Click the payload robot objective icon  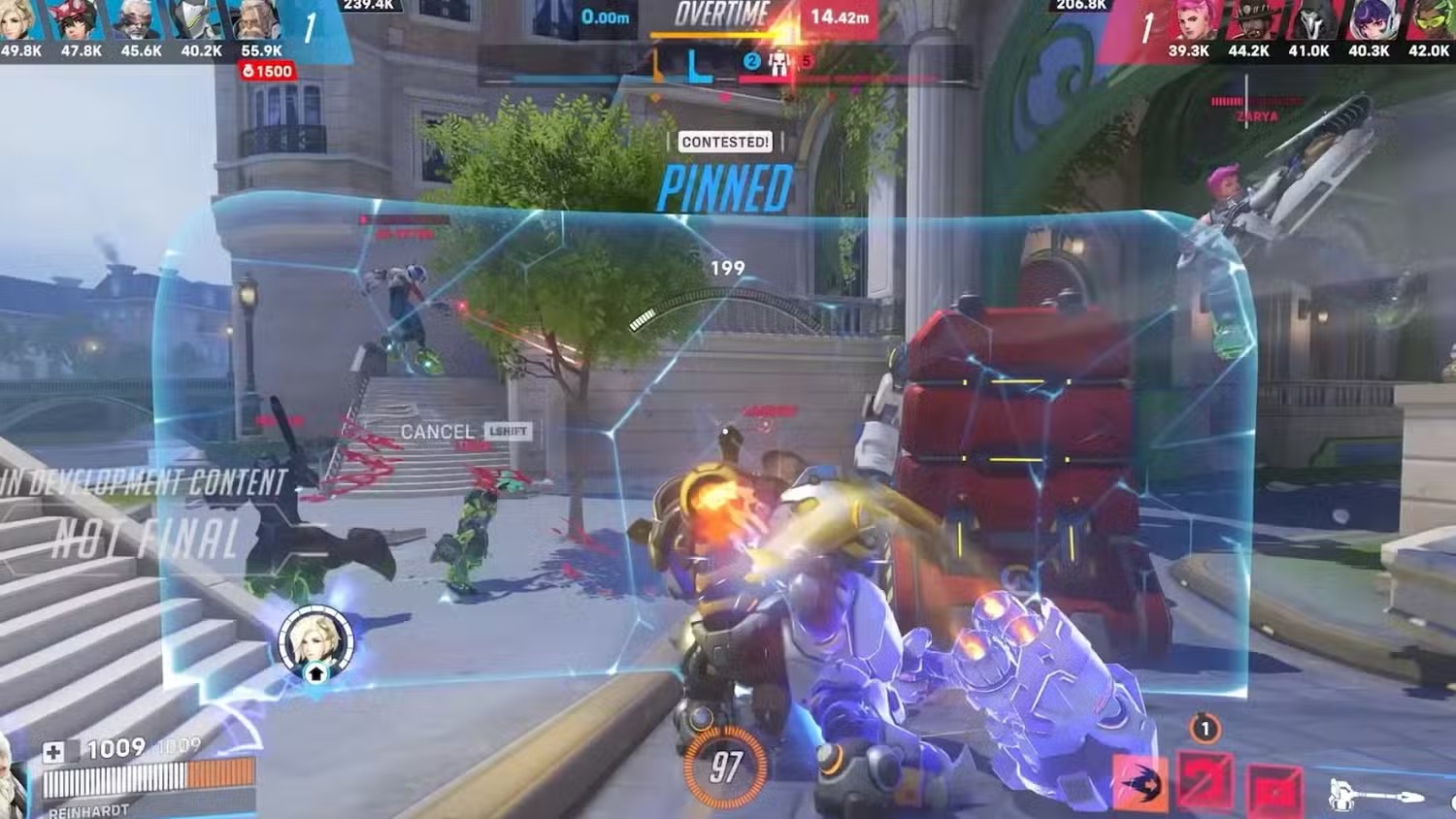tap(778, 64)
